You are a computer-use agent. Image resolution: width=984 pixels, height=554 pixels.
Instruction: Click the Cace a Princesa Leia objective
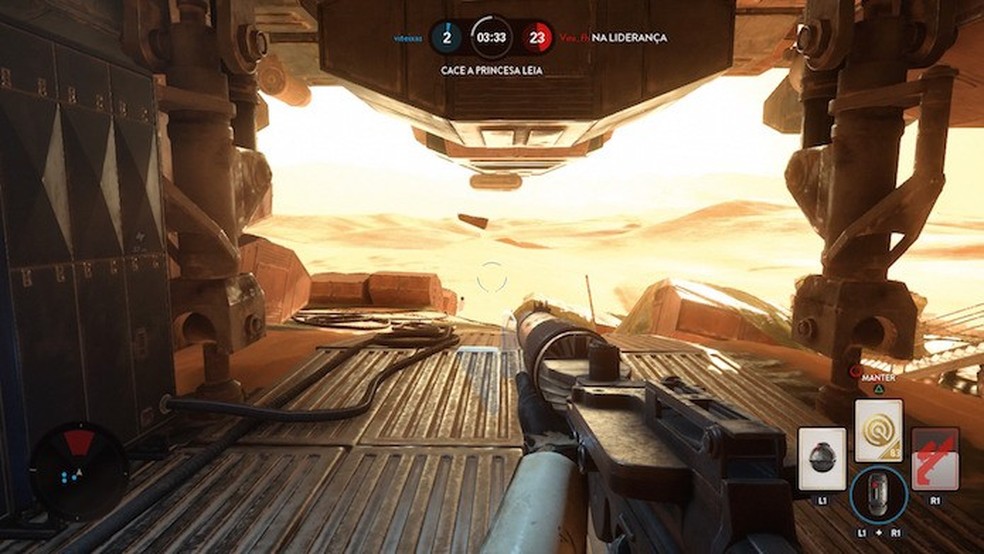click(x=491, y=71)
